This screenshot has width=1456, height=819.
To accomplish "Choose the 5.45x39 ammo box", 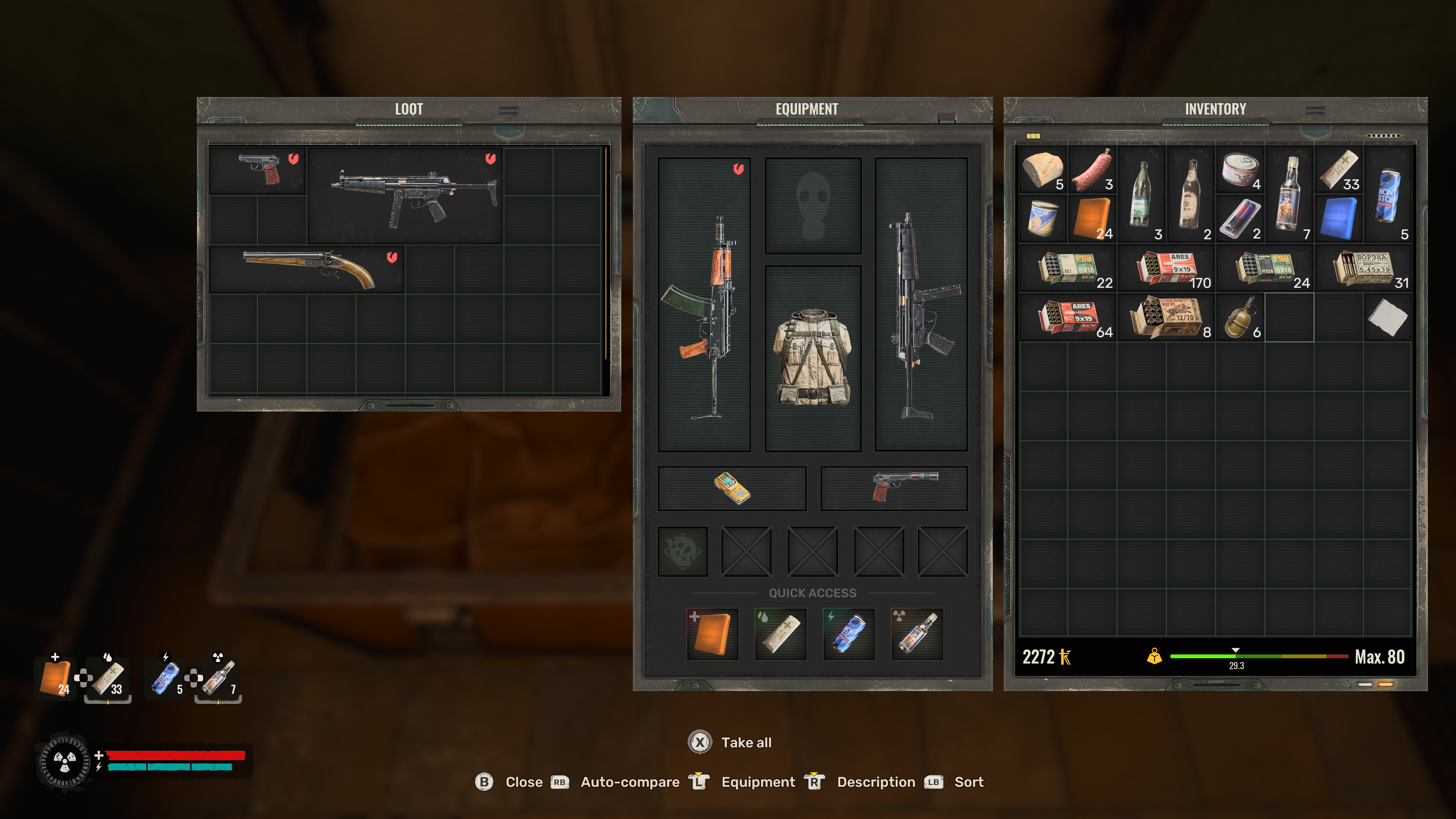I will 1363,268.
